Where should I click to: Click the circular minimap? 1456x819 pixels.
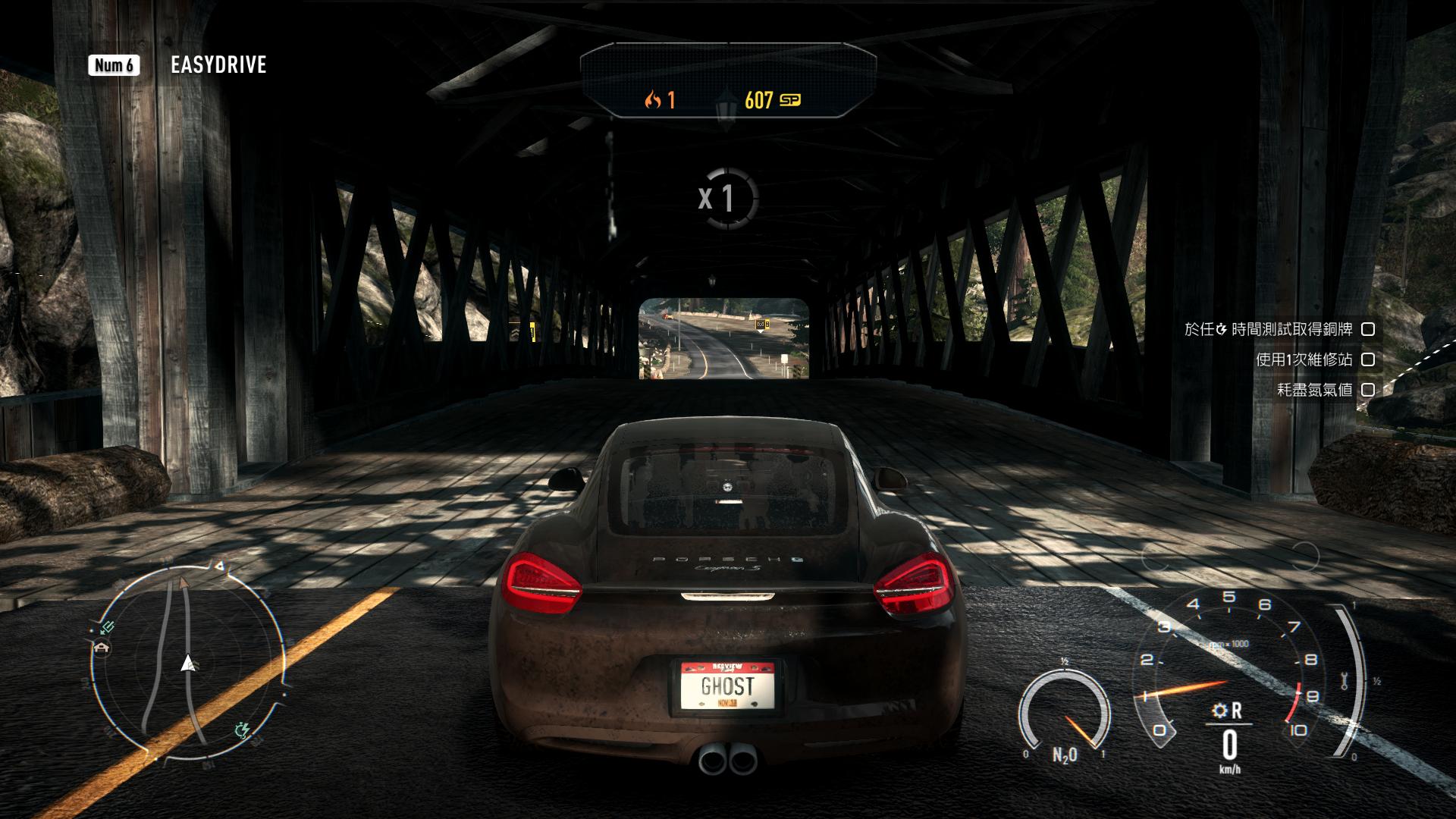(x=187, y=661)
